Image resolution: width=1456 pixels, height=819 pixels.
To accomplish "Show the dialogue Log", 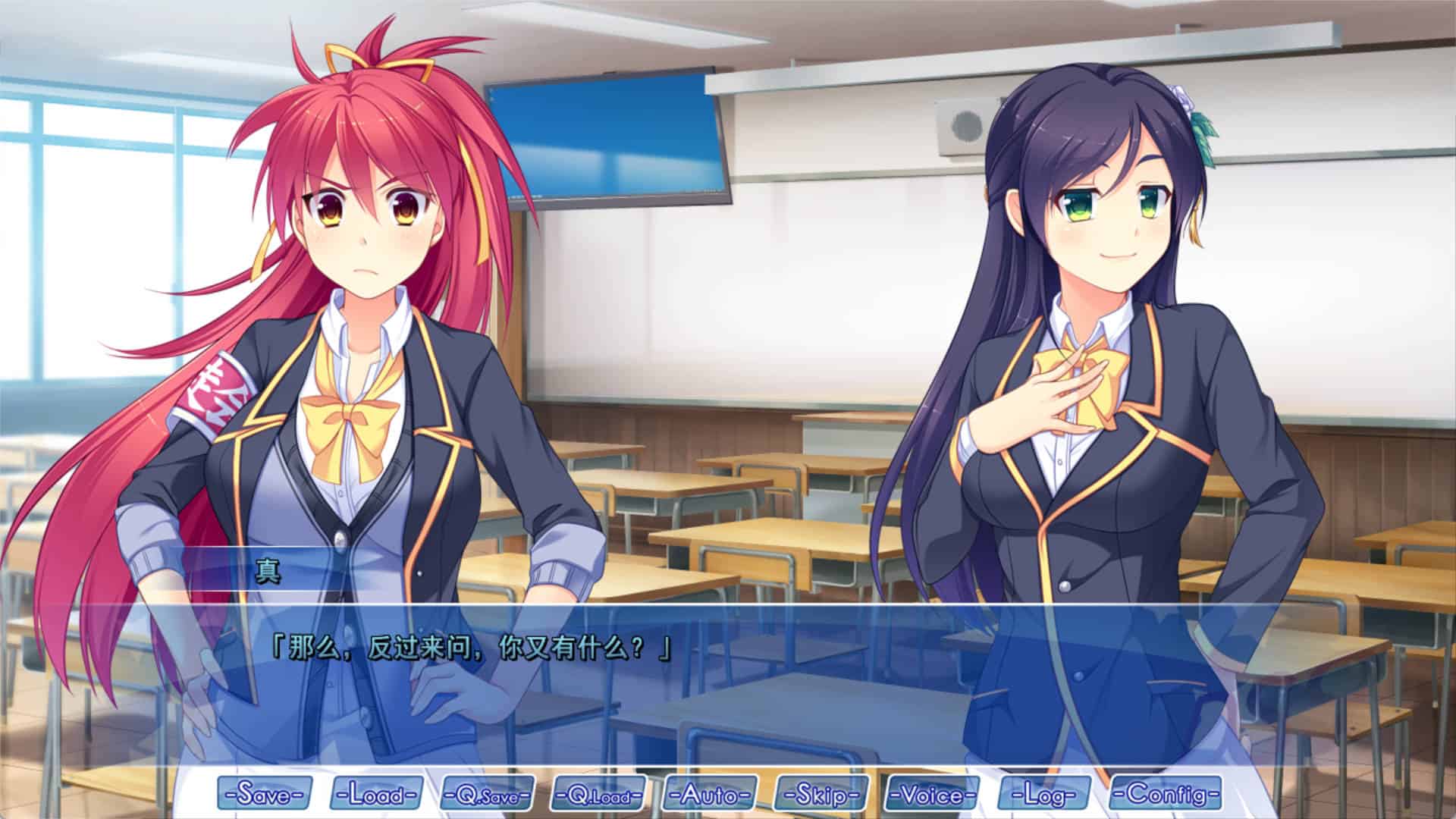I will tap(1045, 793).
